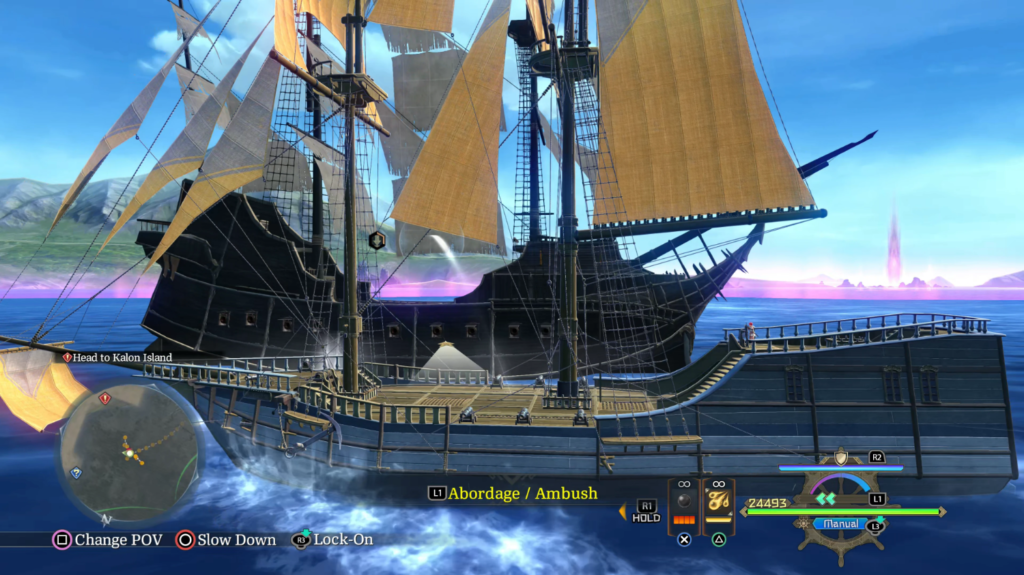Click the shield icon above the ship's wheel

point(841,457)
